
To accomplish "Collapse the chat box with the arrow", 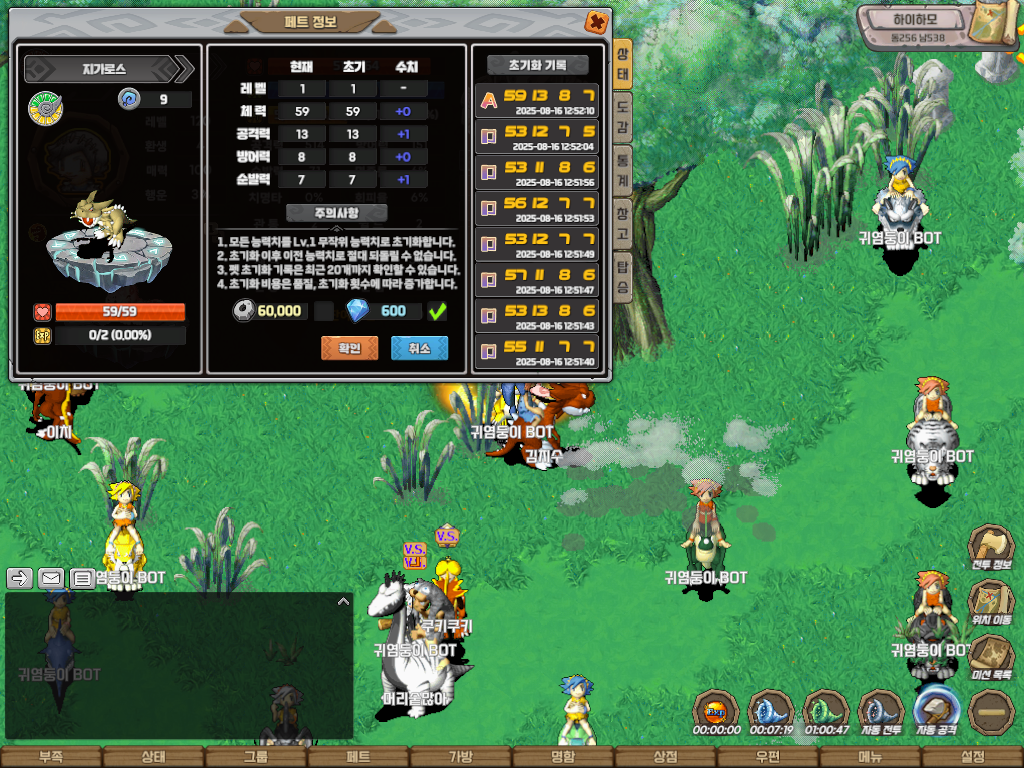I will [x=343, y=602].
